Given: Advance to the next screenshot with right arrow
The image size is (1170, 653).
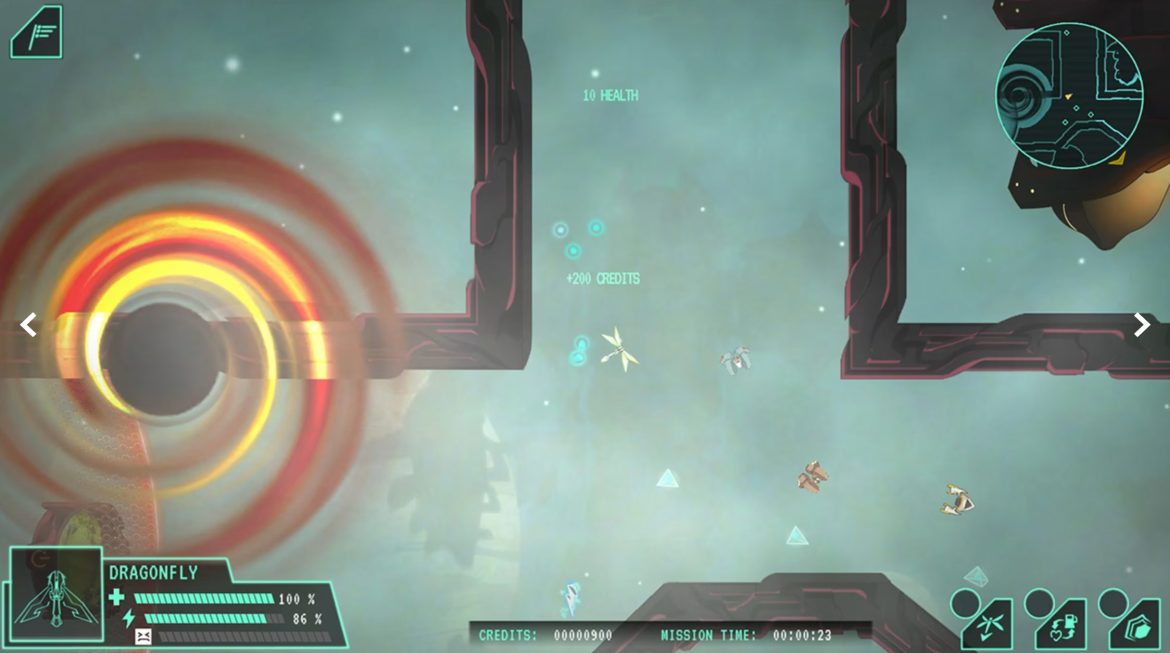Looking at the screenshot, I should [1141, 324].
